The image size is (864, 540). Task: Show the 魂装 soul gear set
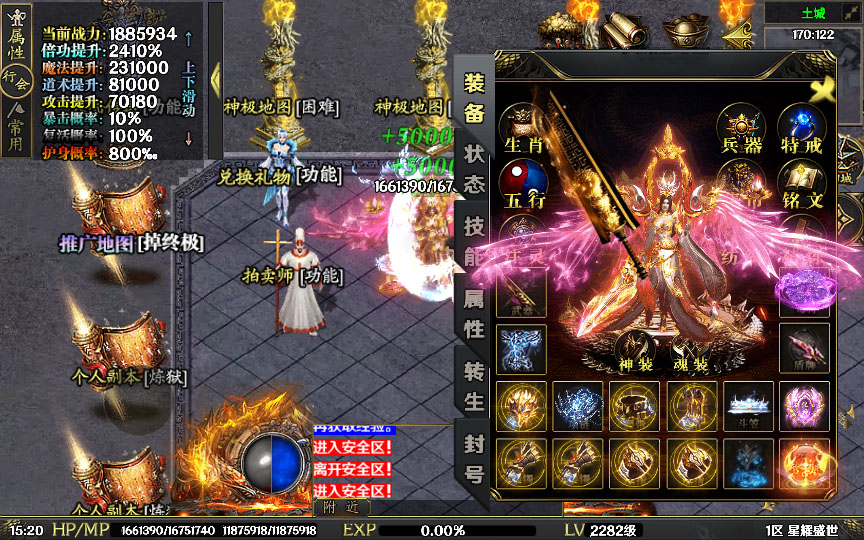(691, 354)
